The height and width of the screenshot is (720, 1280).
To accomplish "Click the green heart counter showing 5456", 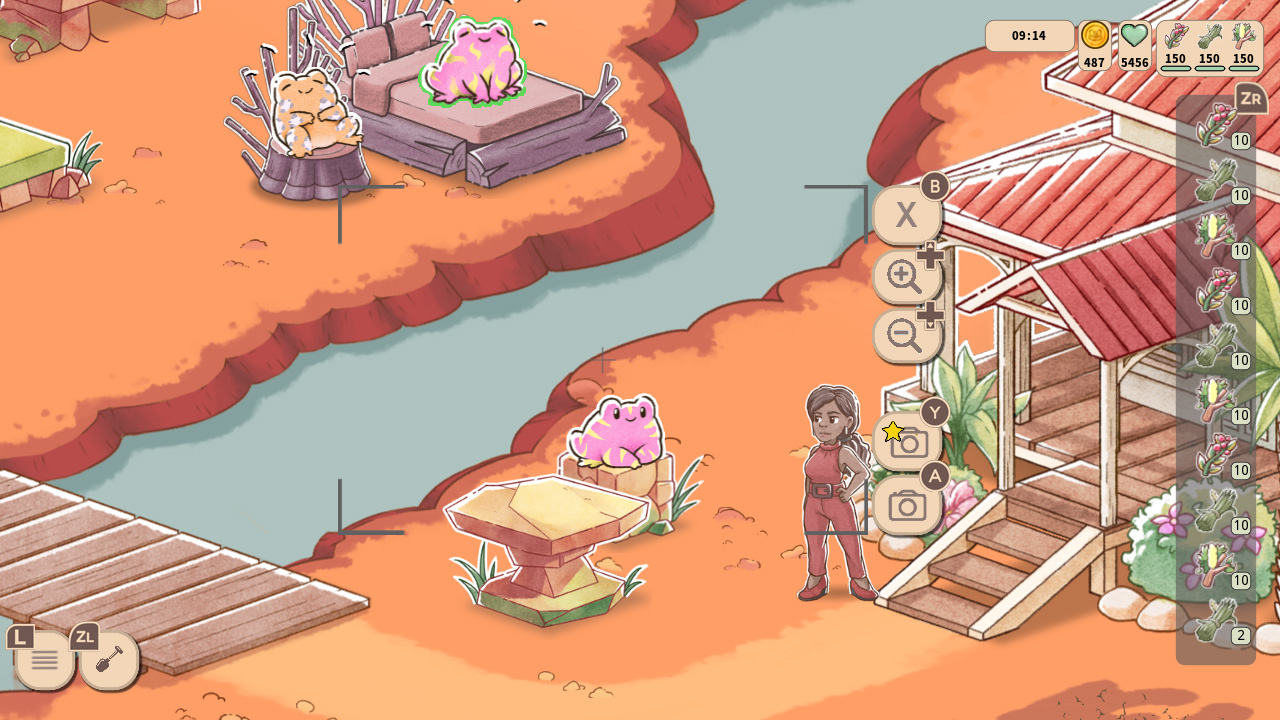I will 1134,40.
